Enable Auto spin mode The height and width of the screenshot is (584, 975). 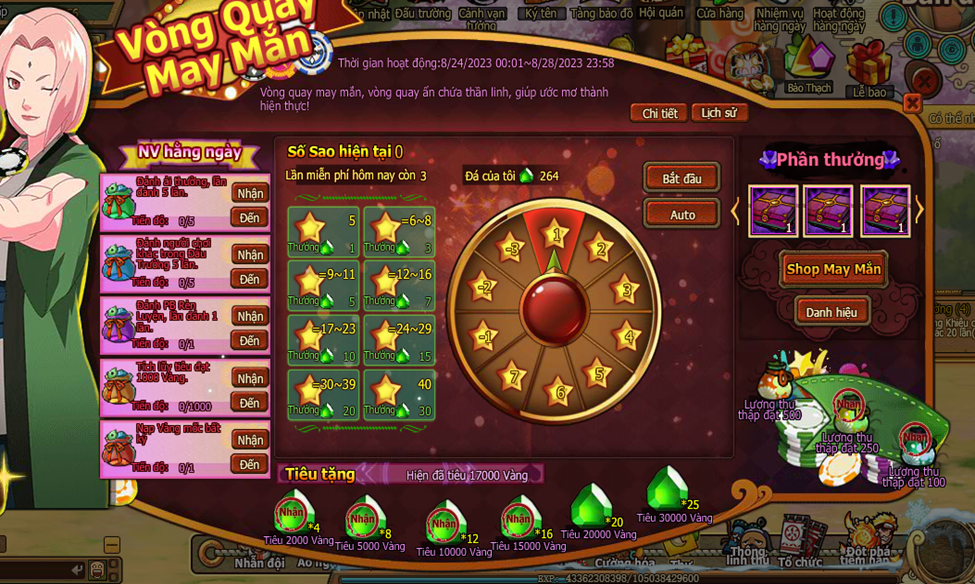[x=681, y=214]
